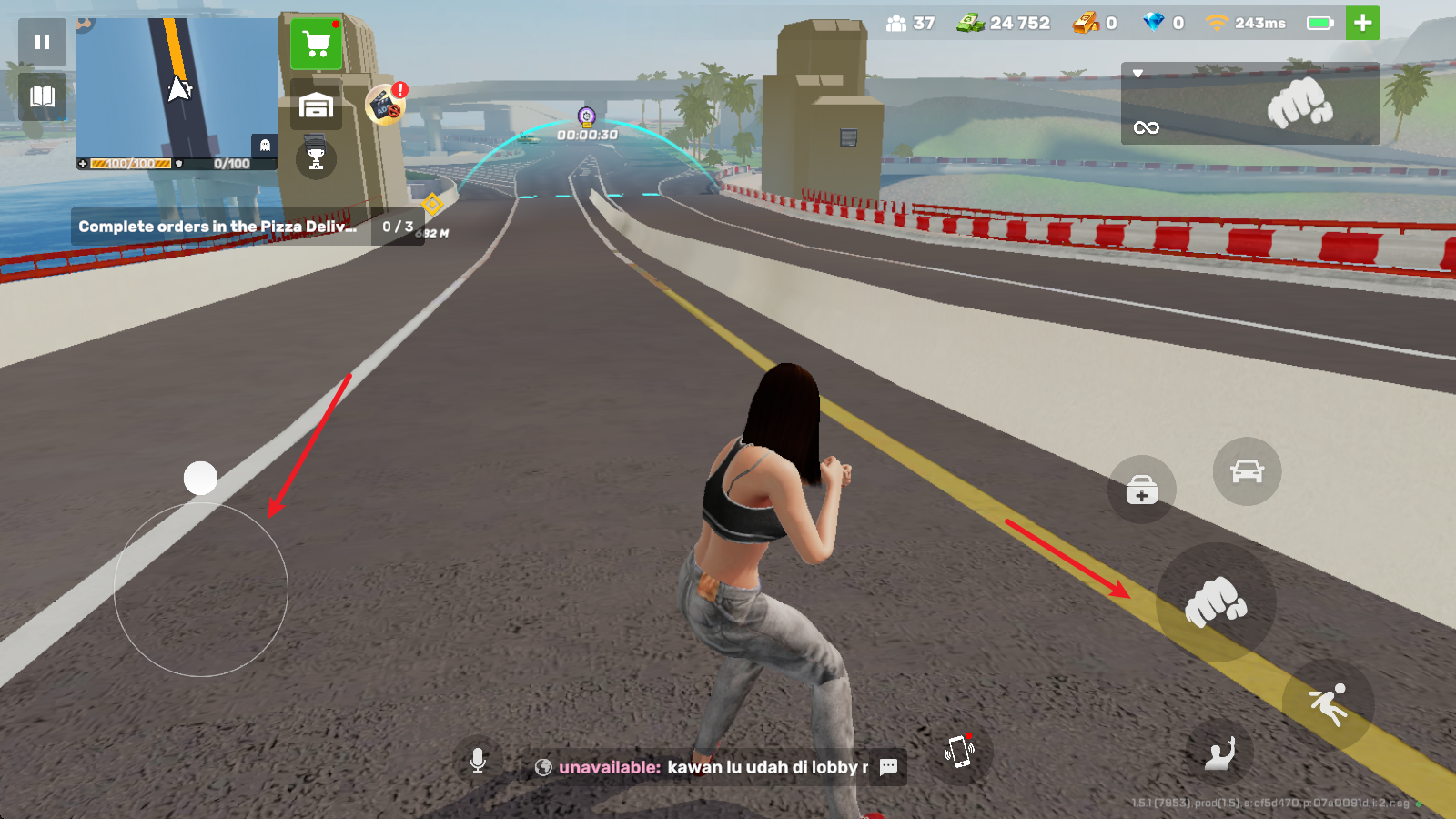Open the minimap

[x=177, y=89]
